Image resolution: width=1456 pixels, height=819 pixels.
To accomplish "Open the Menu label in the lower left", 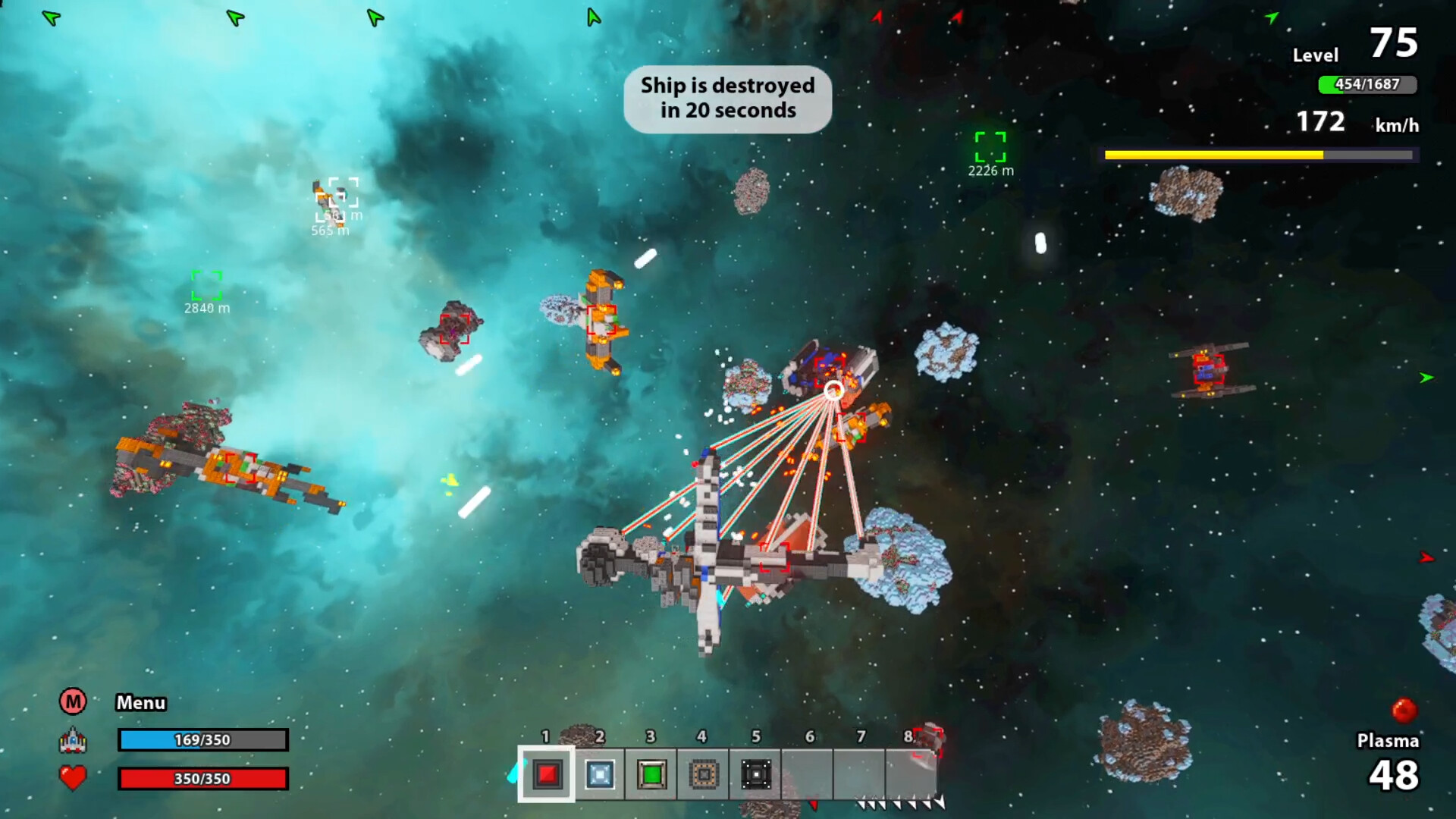I will 141,702.
